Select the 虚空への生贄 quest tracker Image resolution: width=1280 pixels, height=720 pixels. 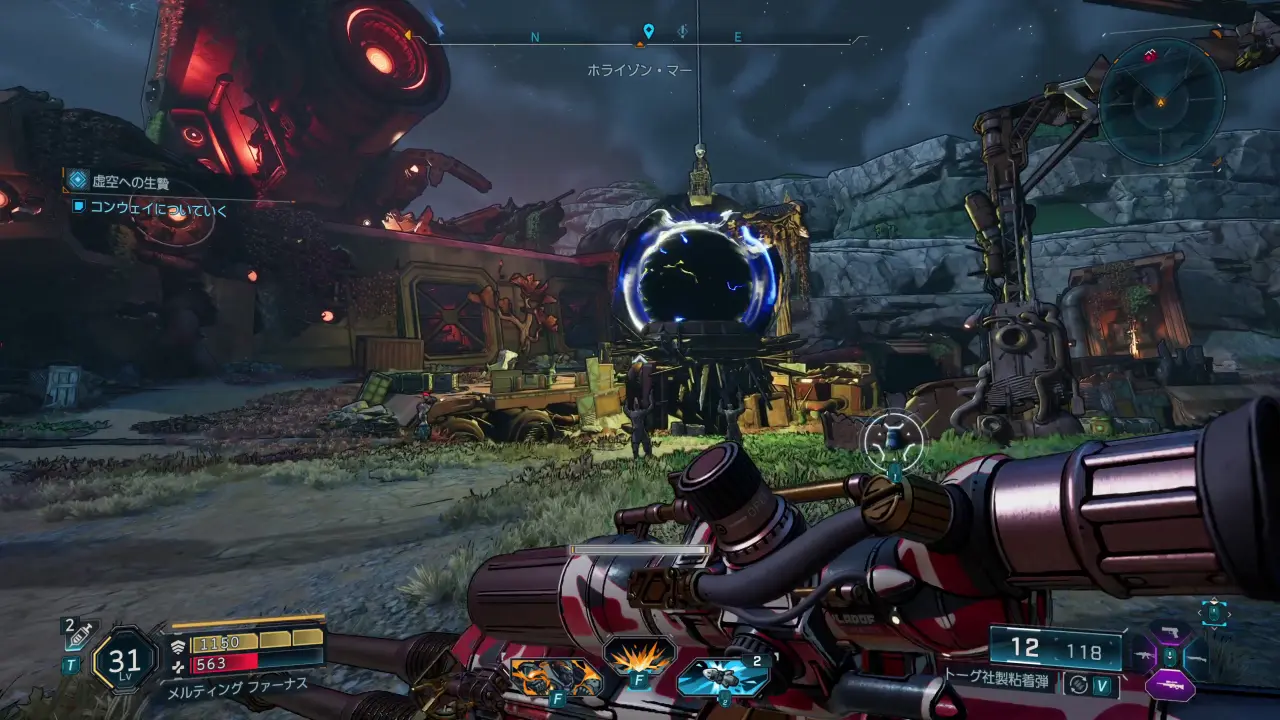[x=130, y=181]
